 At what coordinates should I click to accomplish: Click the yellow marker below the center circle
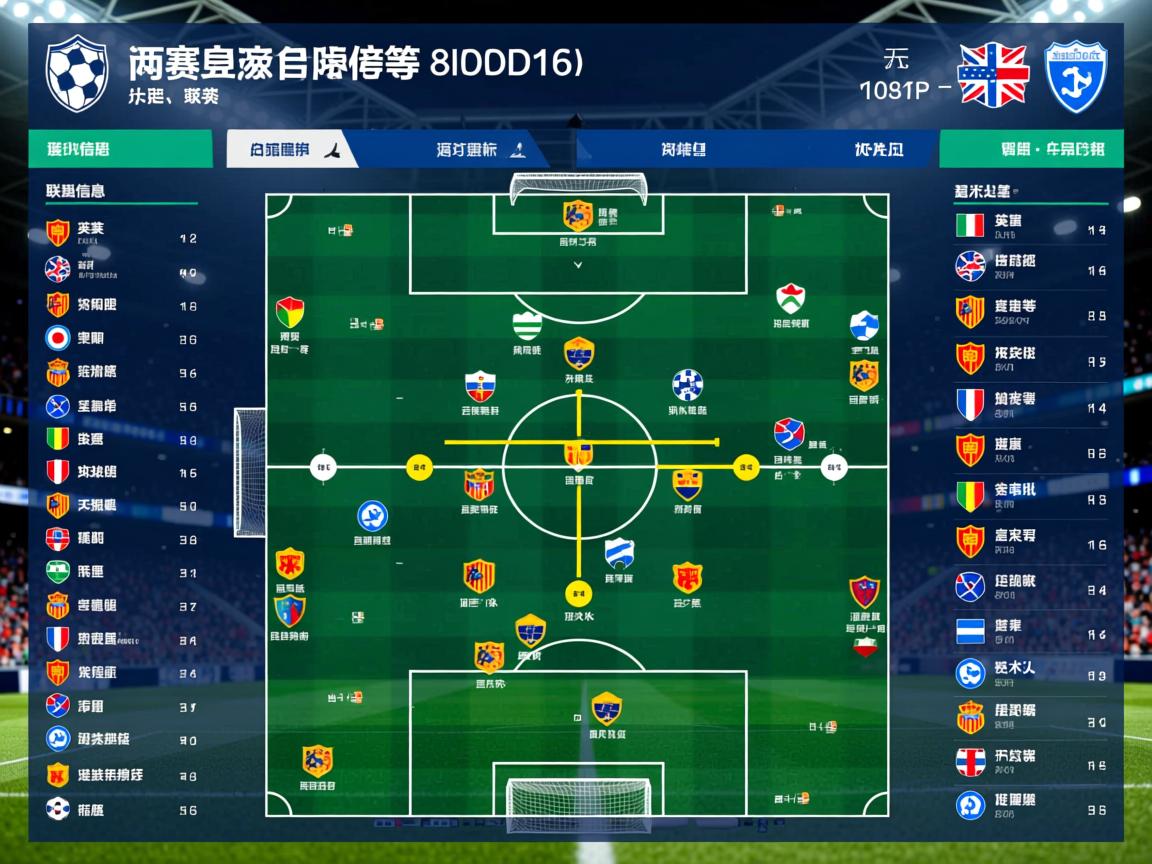coord(578,593)
